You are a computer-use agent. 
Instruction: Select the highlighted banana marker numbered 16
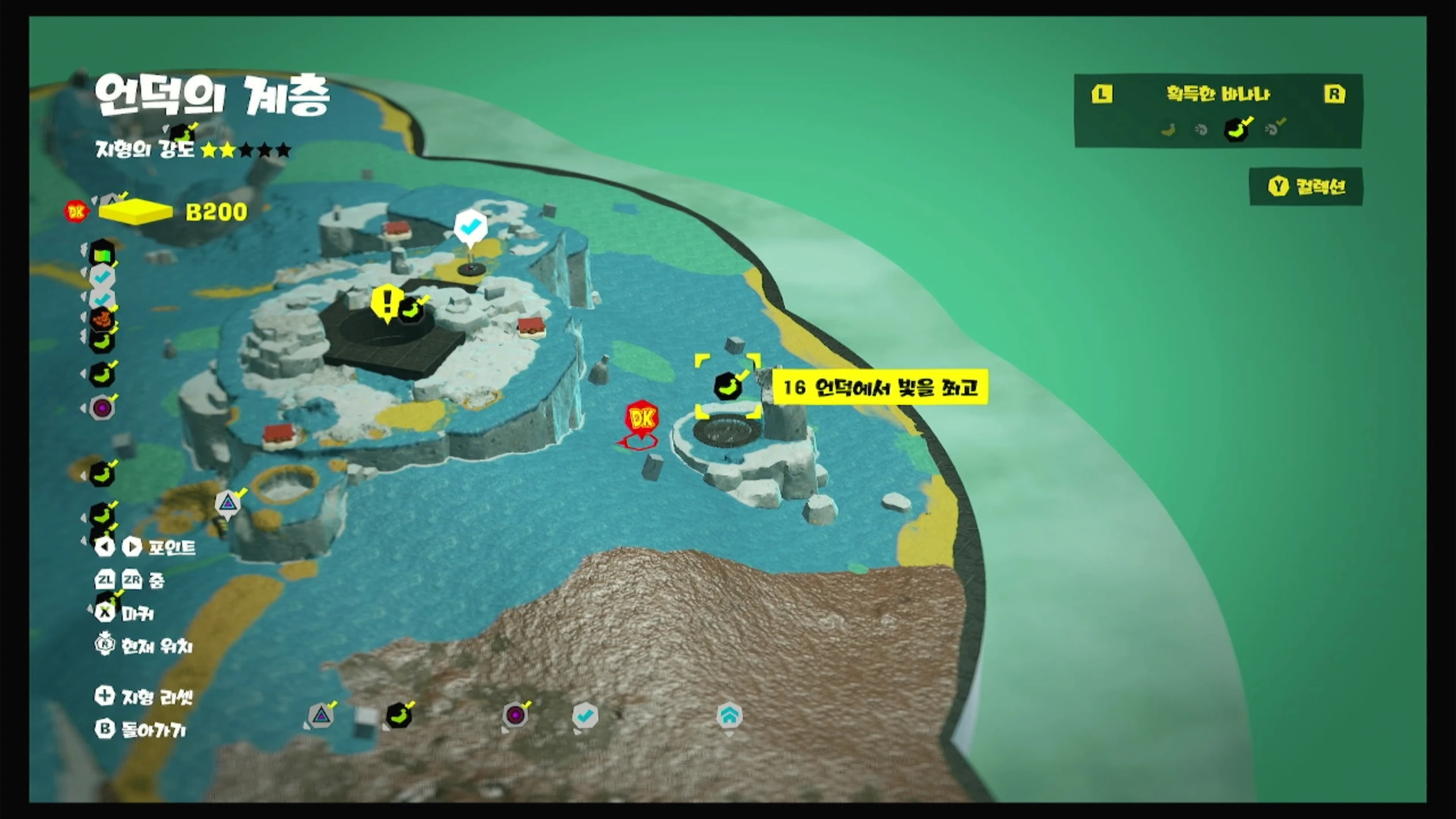click(x=727, y=387)
